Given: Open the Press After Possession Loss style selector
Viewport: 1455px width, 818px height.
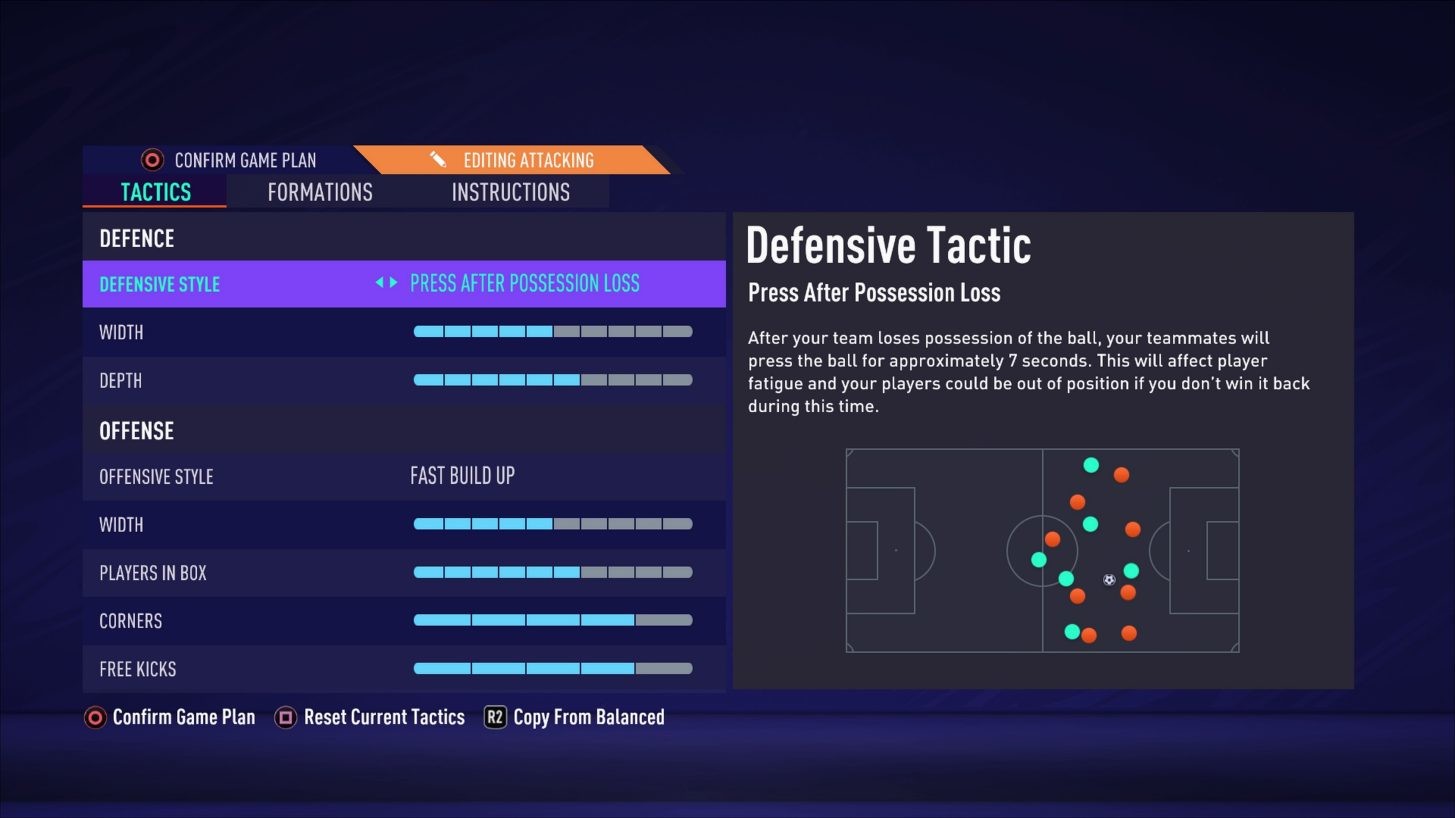Looking at the screenshot, I should (x=525, y=283).
